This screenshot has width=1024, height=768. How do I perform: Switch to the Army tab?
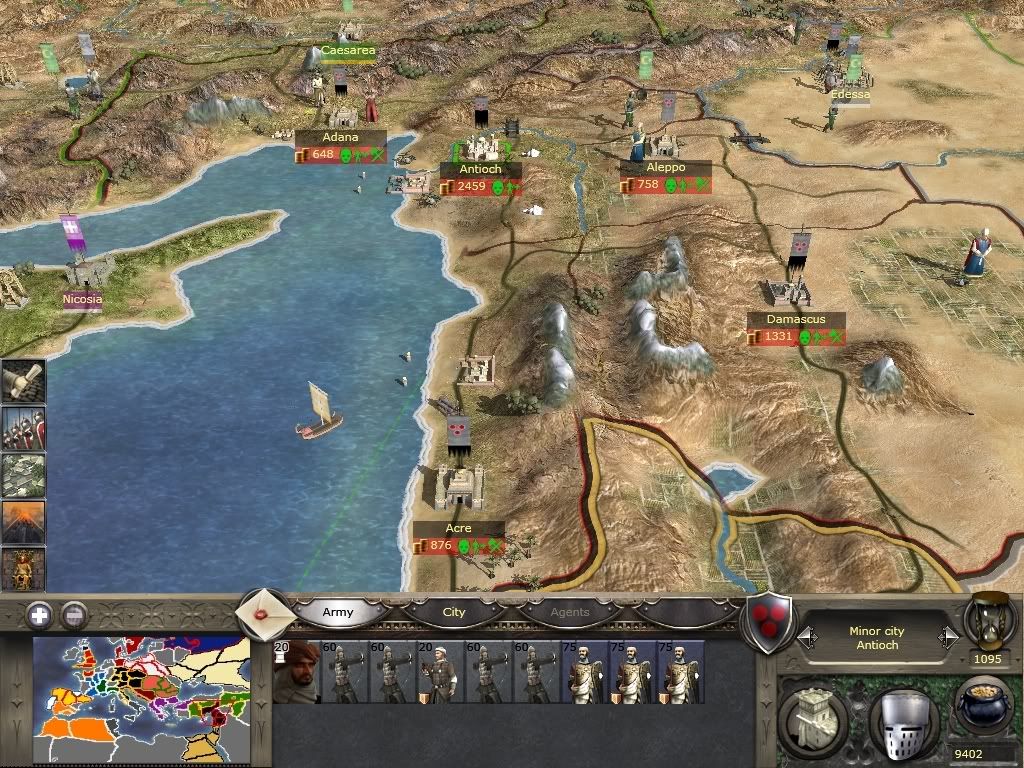(x=338, y=612)
